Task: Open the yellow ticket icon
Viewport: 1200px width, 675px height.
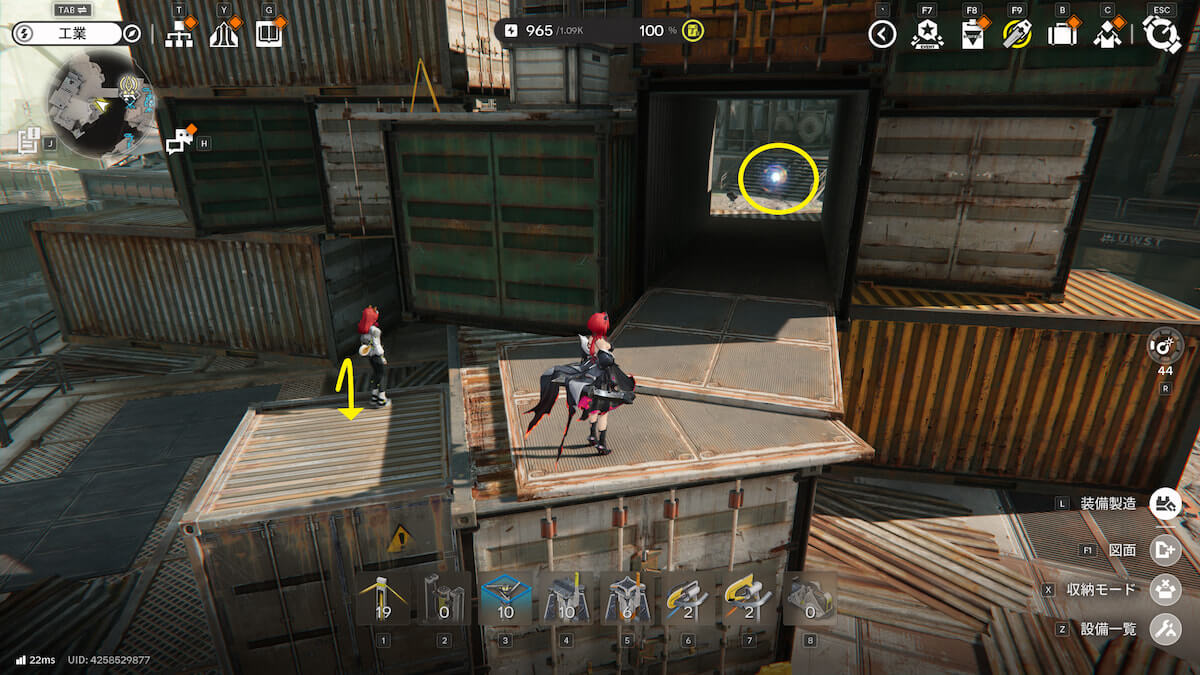Action: click(1017, 35)
